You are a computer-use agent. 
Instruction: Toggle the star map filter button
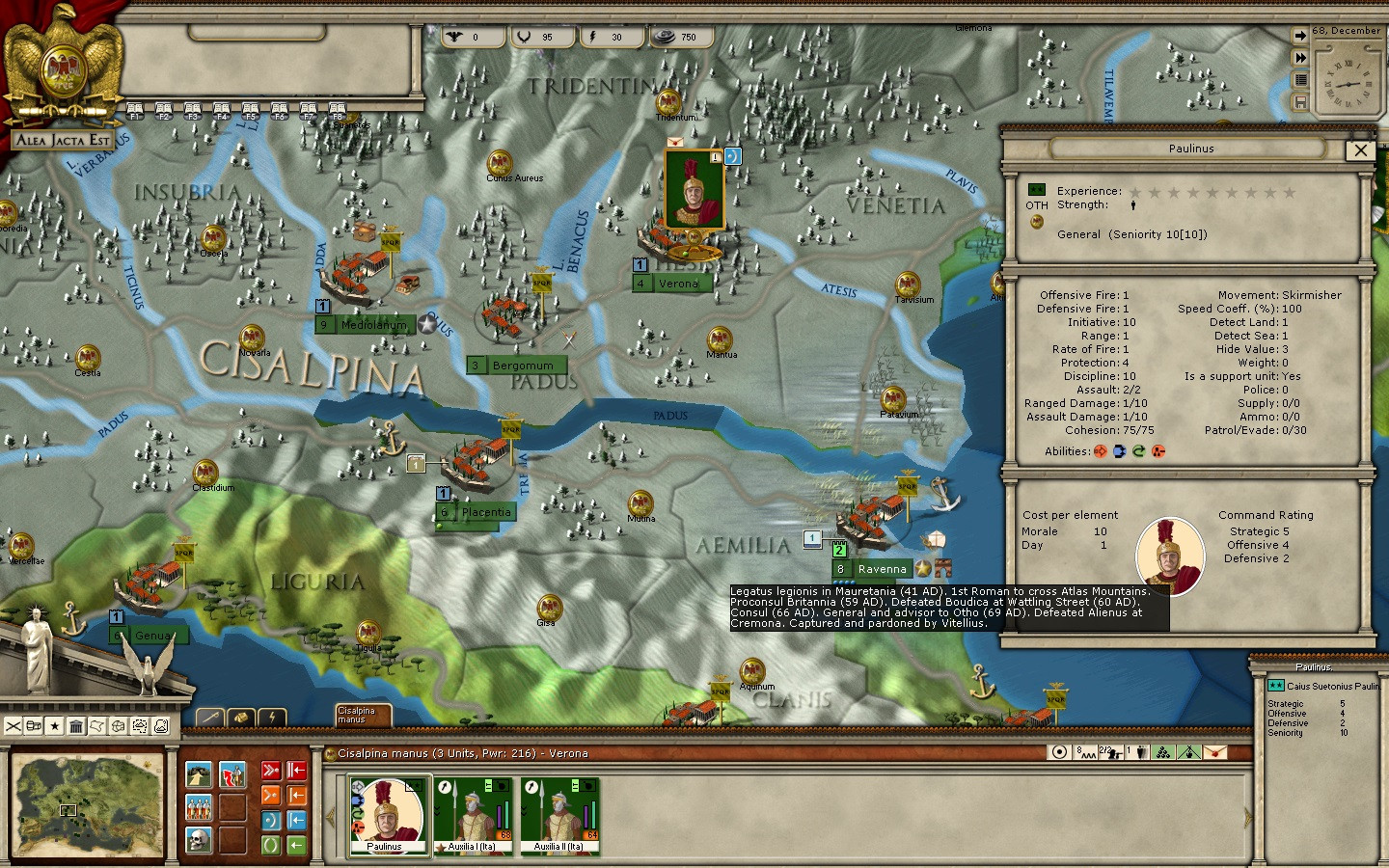point(55,726)
